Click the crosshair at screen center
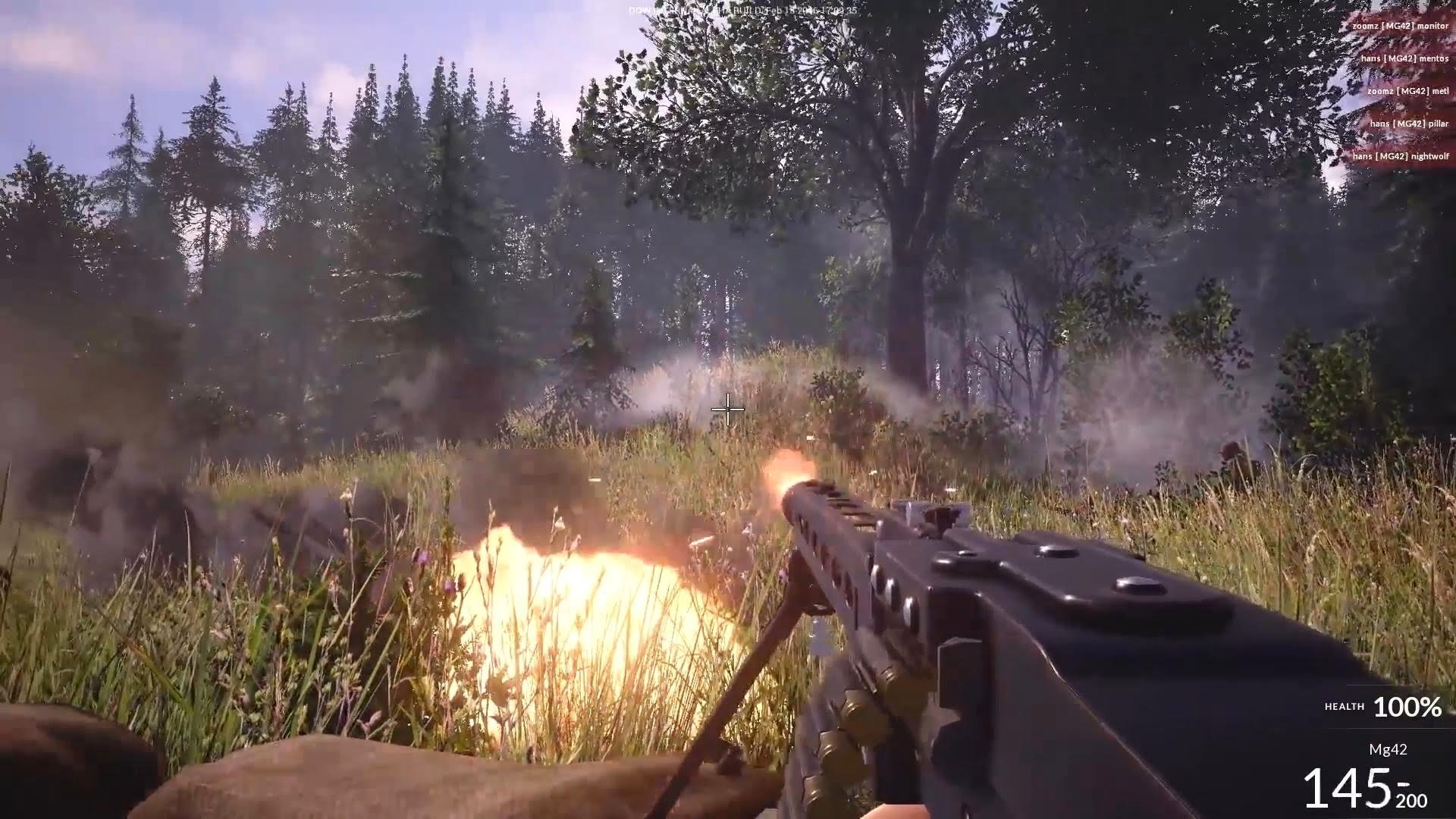1456x819 pixels. (728, 409)
